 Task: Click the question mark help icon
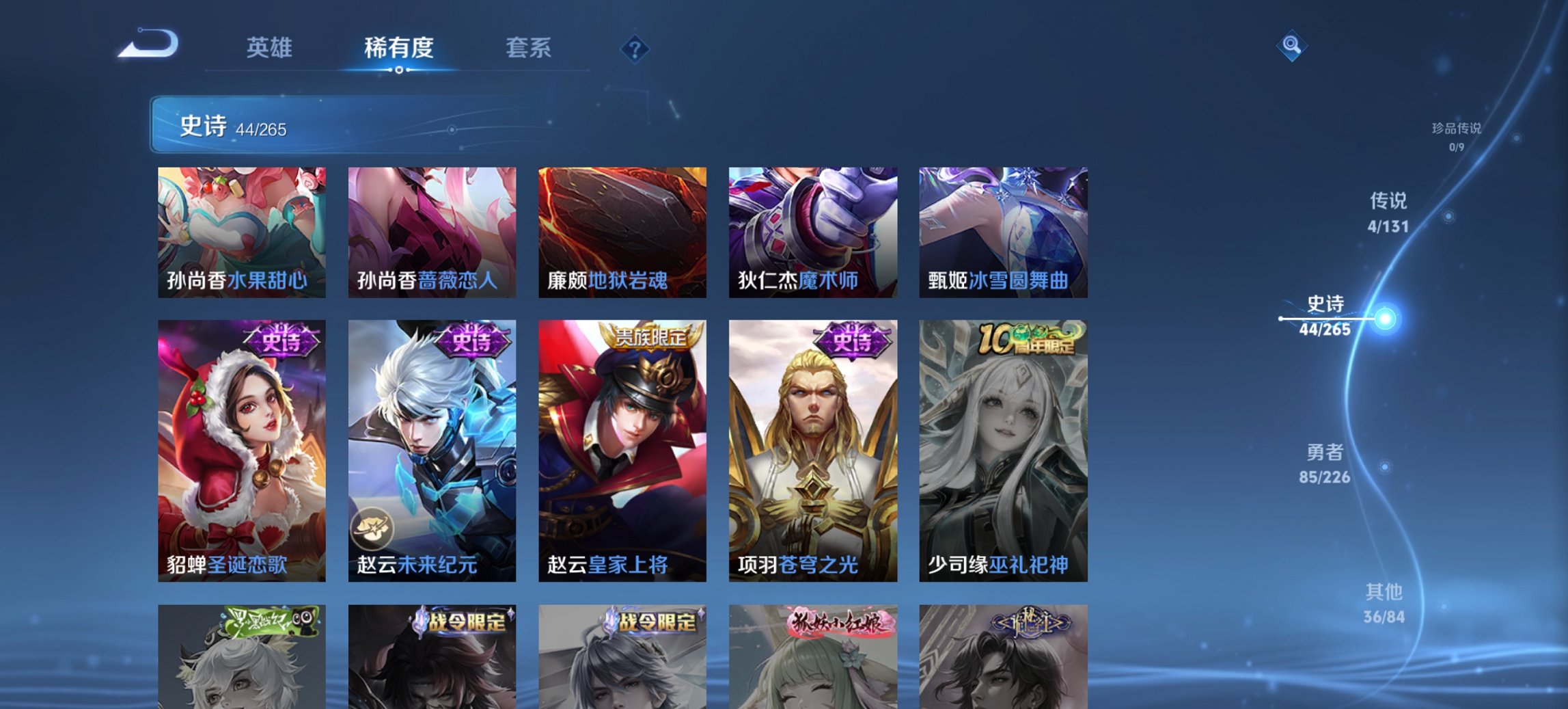(x=635, y=48)
